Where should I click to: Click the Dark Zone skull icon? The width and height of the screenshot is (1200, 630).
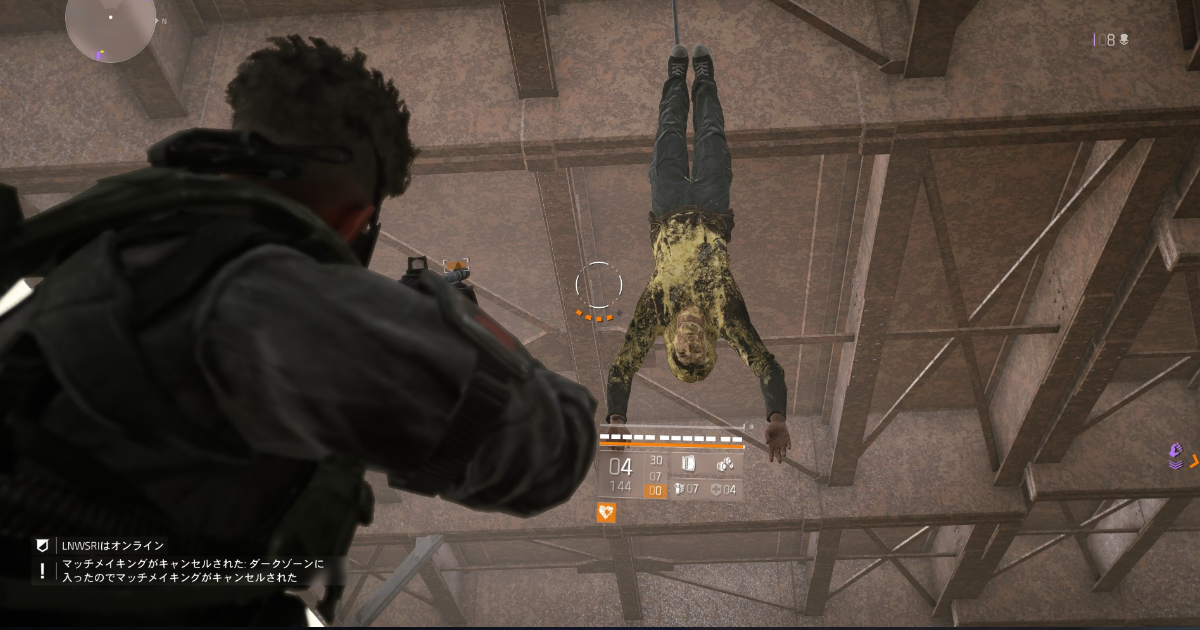(x=1123, y=40)
